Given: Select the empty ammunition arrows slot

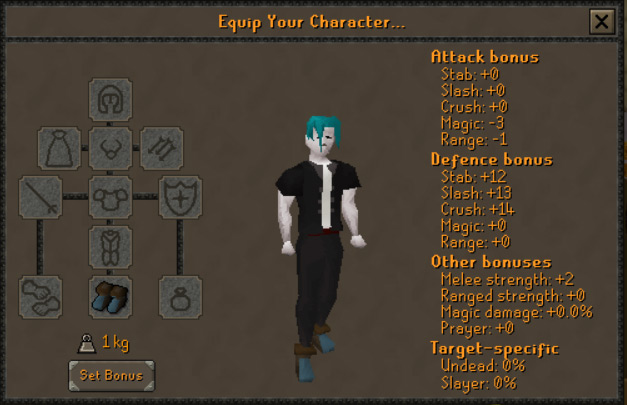Looking at the screenshot, I should 161,148.
